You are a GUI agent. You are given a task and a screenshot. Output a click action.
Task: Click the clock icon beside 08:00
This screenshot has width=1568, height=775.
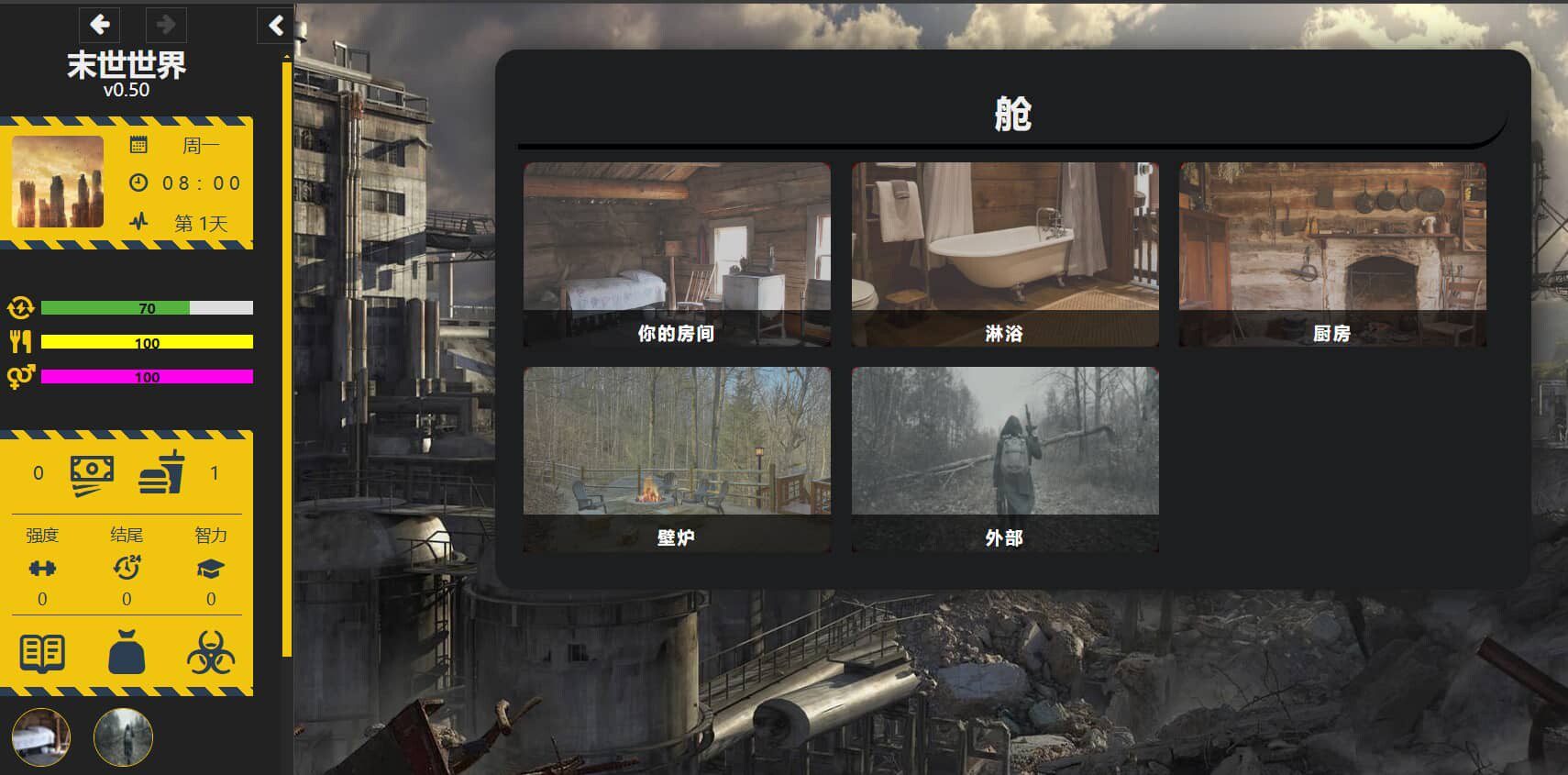tap(138, 183)
